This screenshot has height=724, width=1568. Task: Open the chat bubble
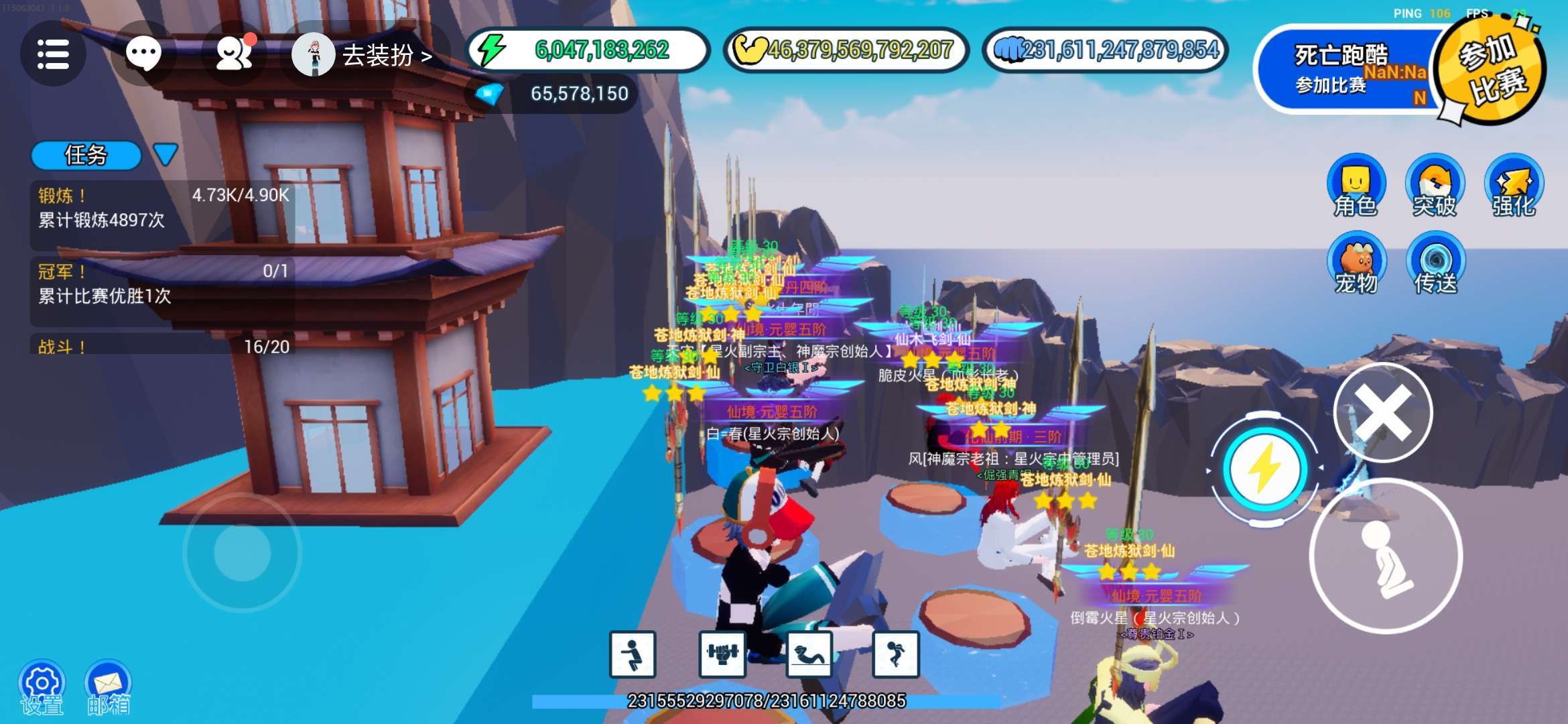[x=143, y=54]
